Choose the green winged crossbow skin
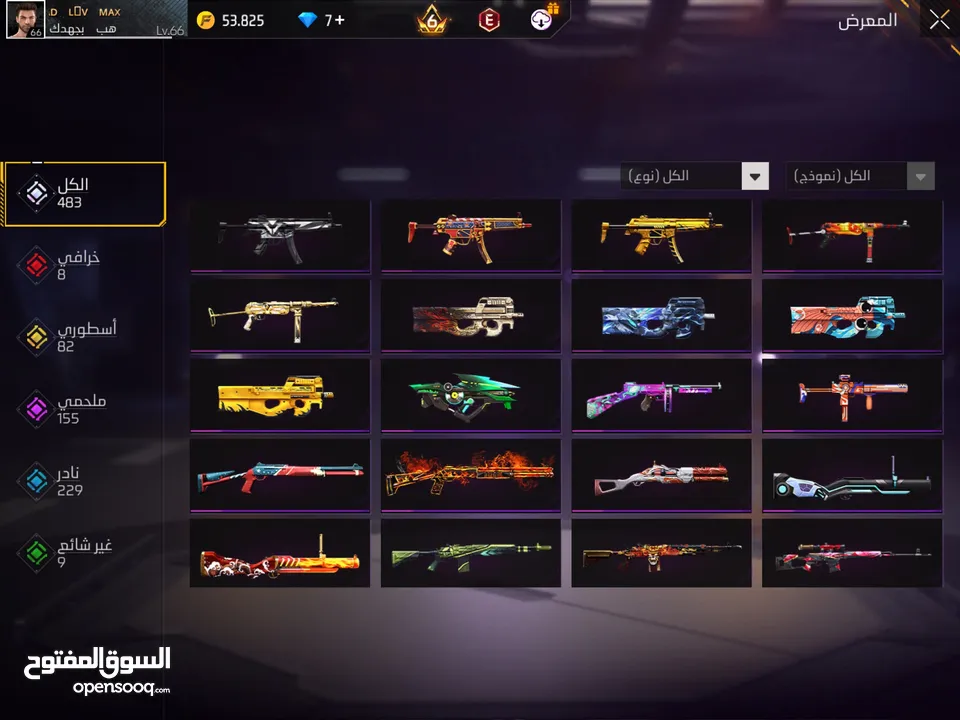960x720 pixels. [470, 394]
